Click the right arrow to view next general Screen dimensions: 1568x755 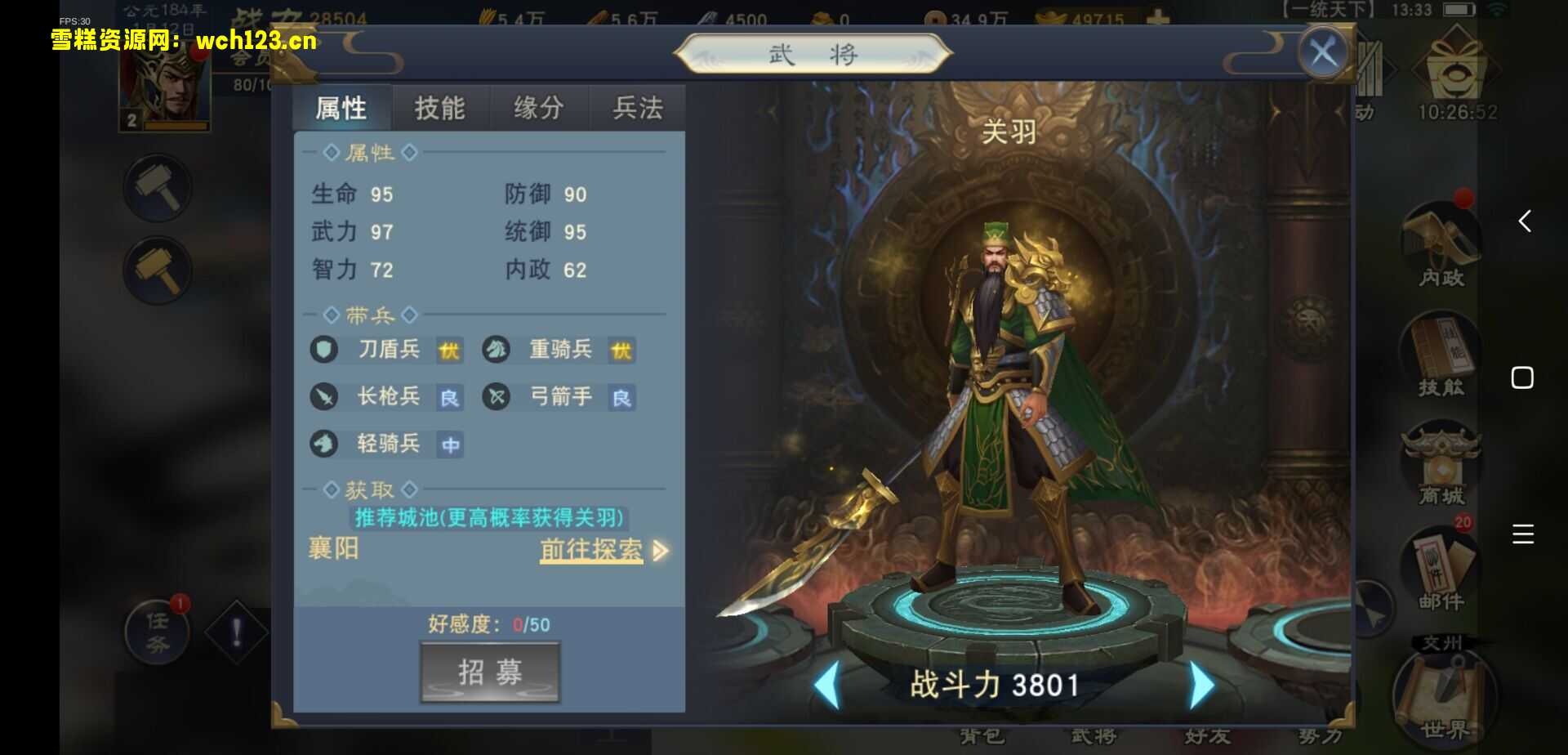click(1199, 685)
